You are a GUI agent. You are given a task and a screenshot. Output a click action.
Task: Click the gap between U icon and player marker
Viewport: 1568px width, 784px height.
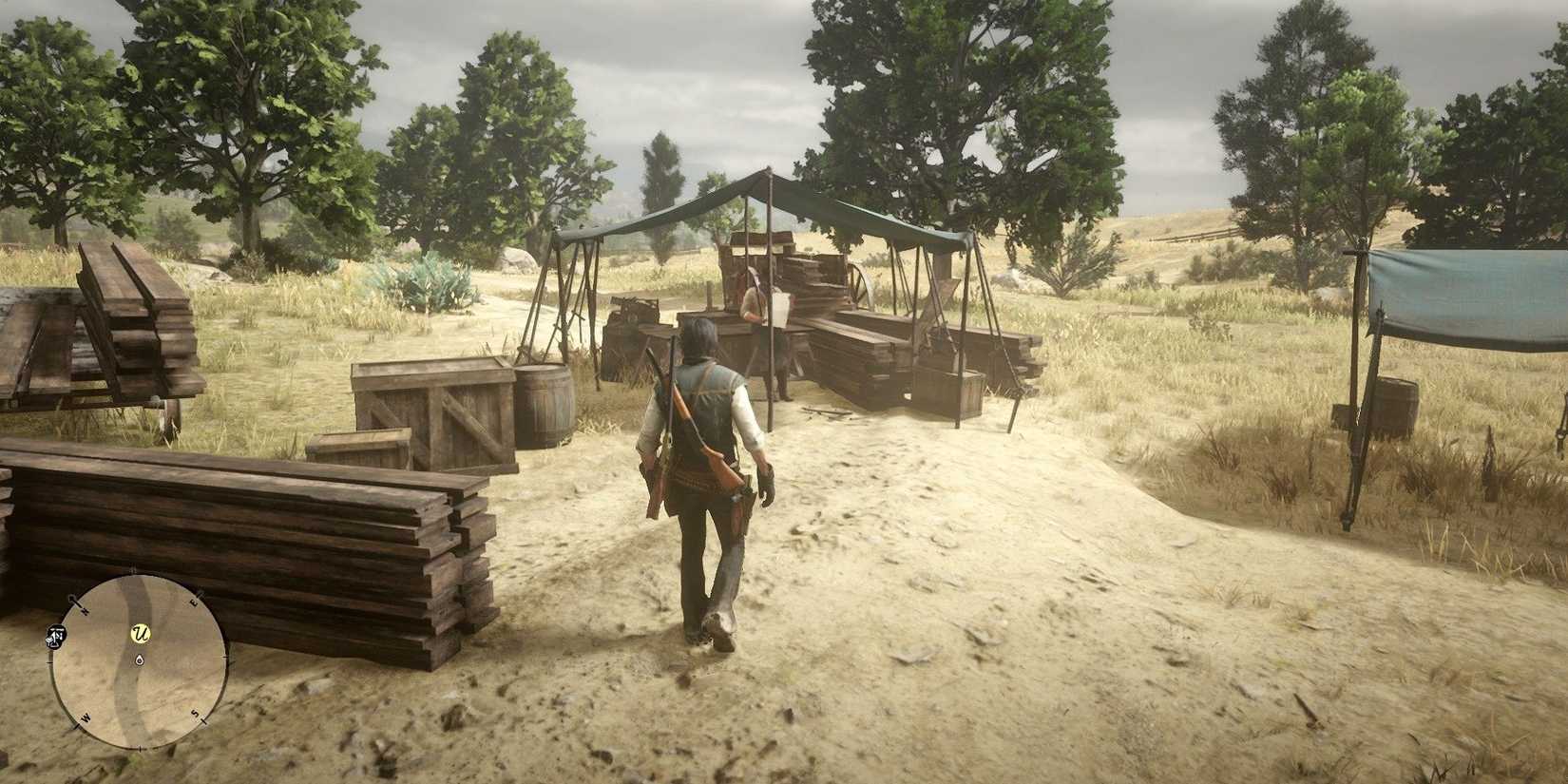(x=140, y=647)
